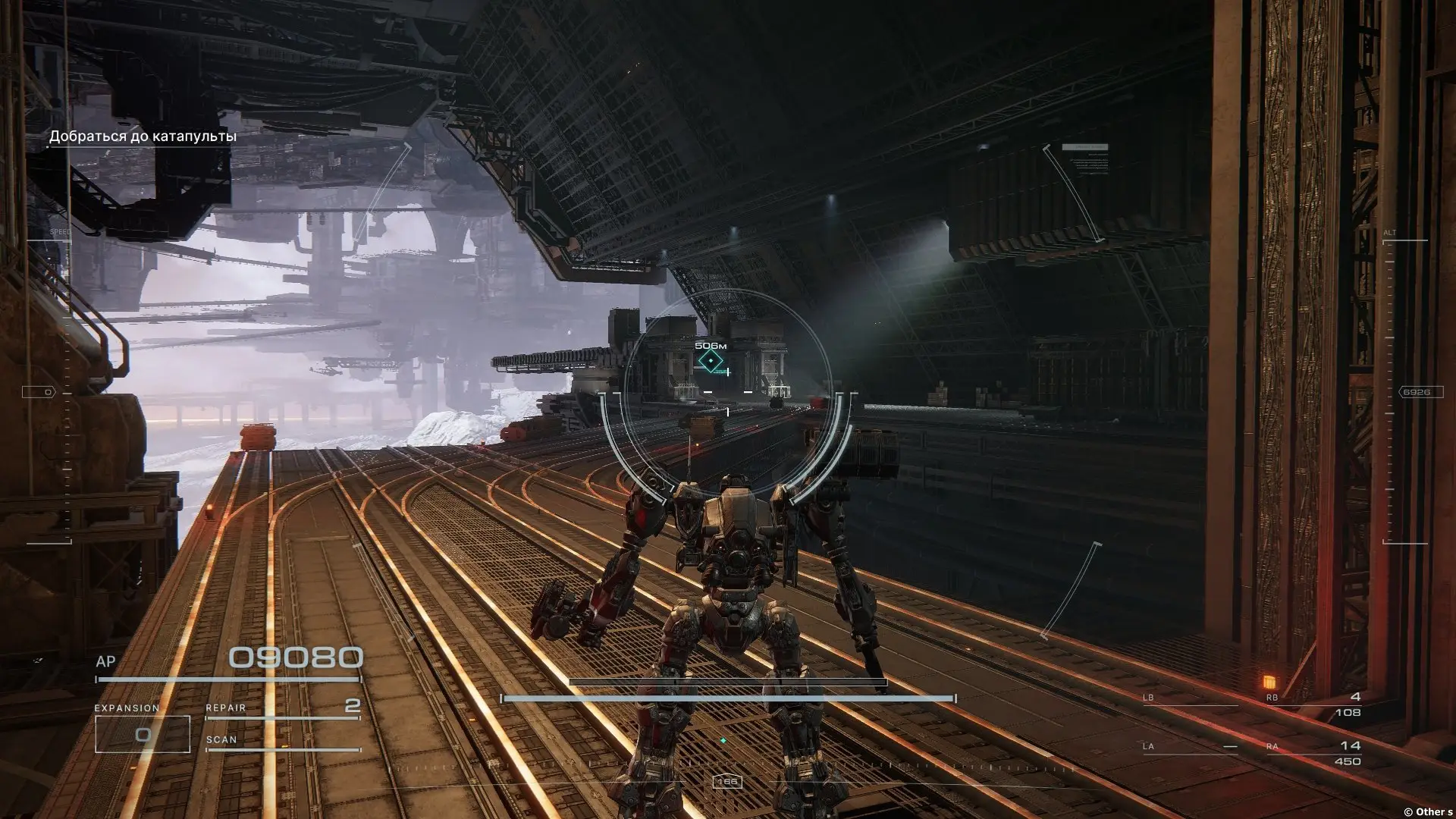This screenshot has width=1456, height=819.
Task: Select the 506m waypoint diamond marker
Action: point(711,361)
